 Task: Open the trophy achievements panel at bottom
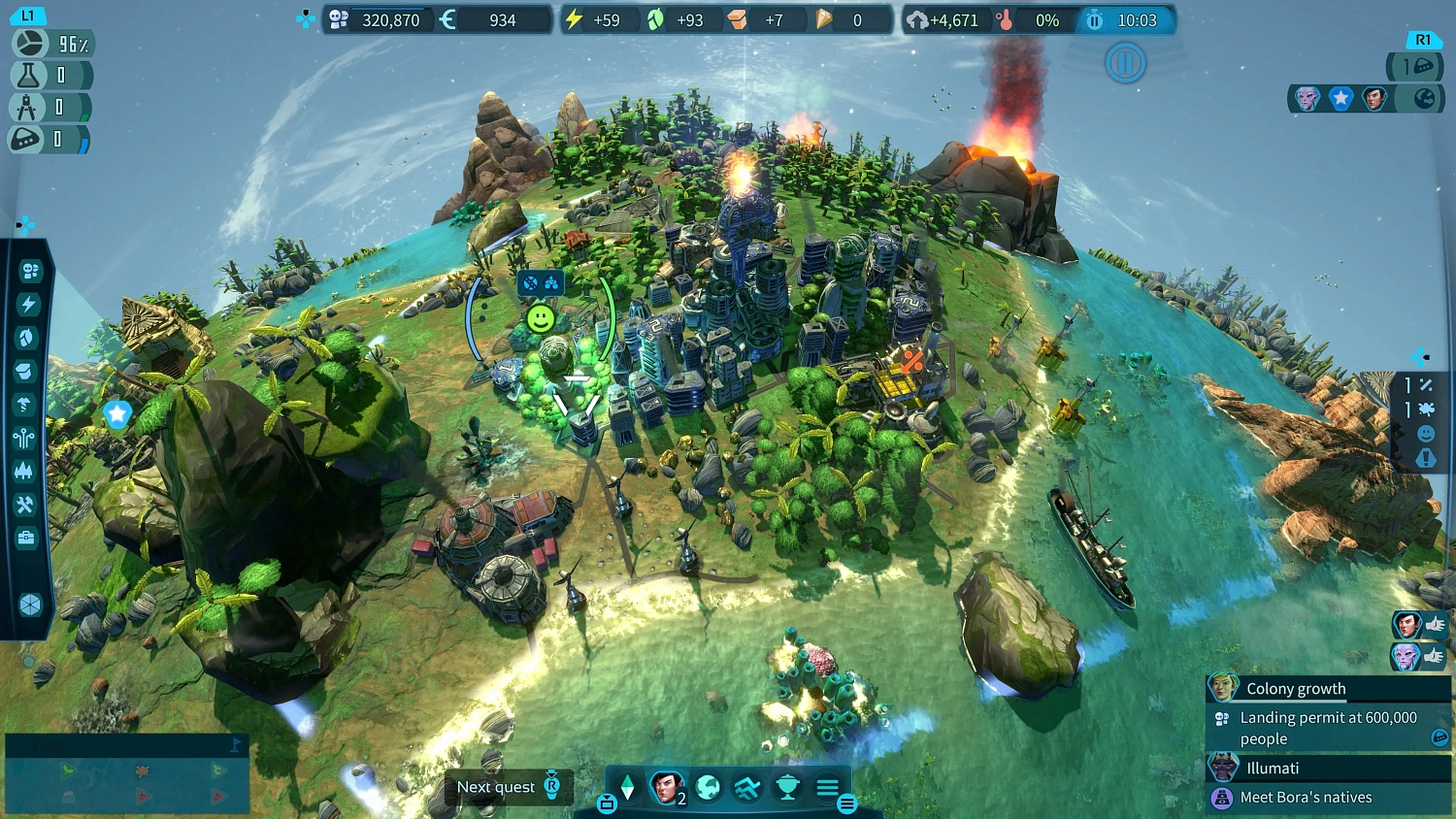(x=786, y=786)
